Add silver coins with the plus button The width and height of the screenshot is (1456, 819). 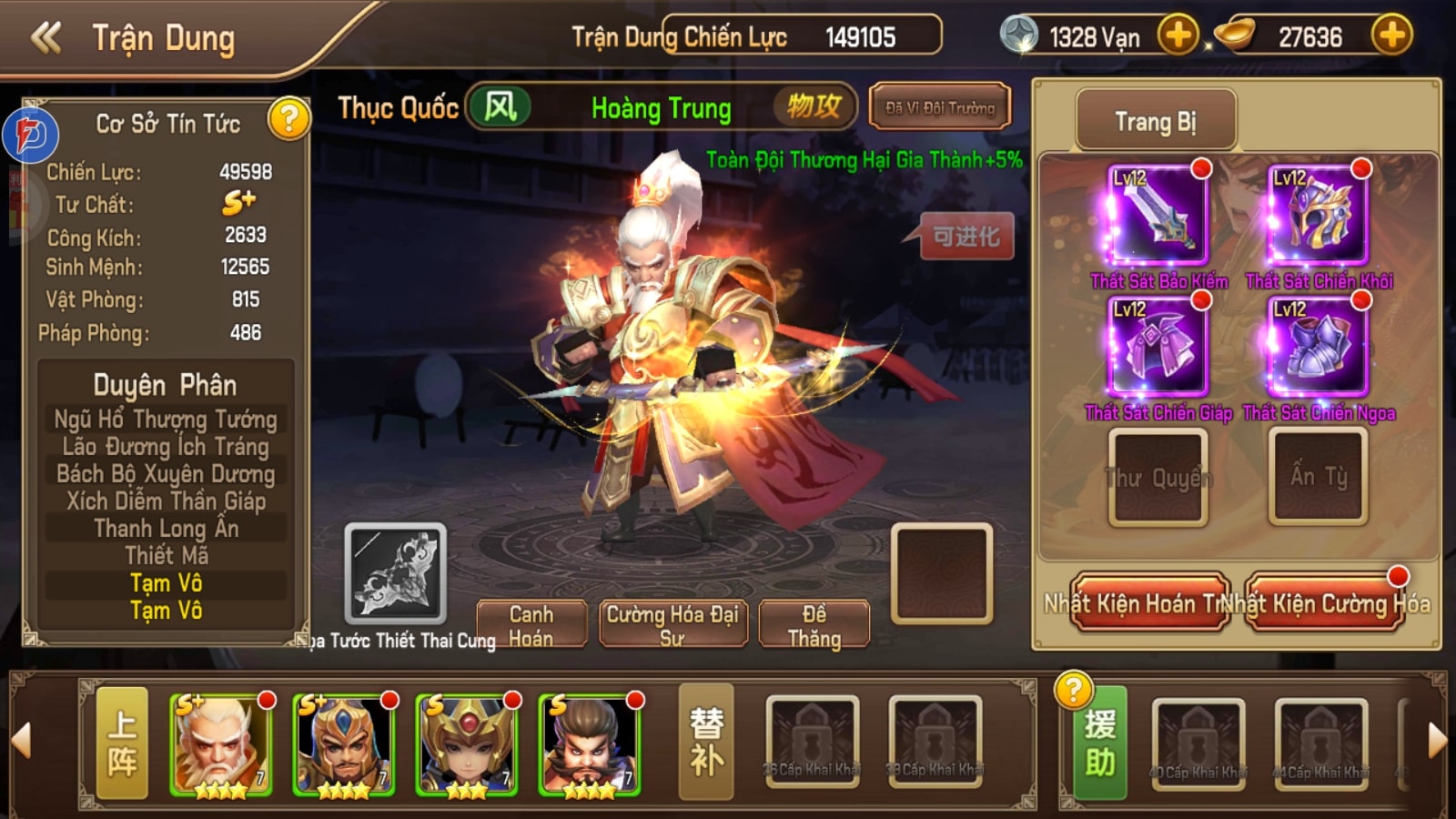1178,36
